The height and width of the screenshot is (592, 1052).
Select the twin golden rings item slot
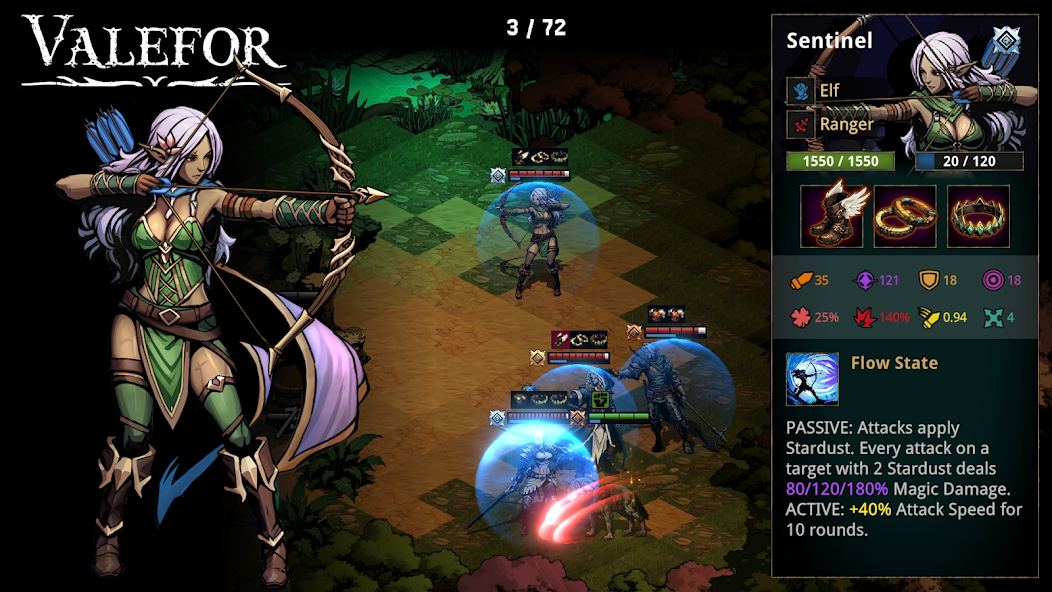click(x=905, y=216)
